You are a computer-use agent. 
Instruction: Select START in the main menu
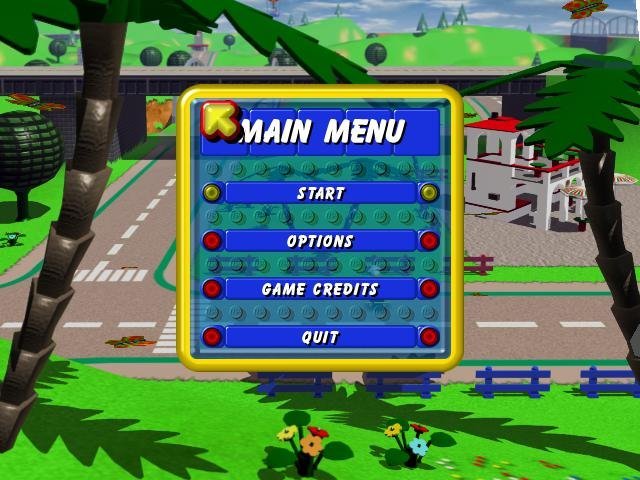click(x=320, y=193)
